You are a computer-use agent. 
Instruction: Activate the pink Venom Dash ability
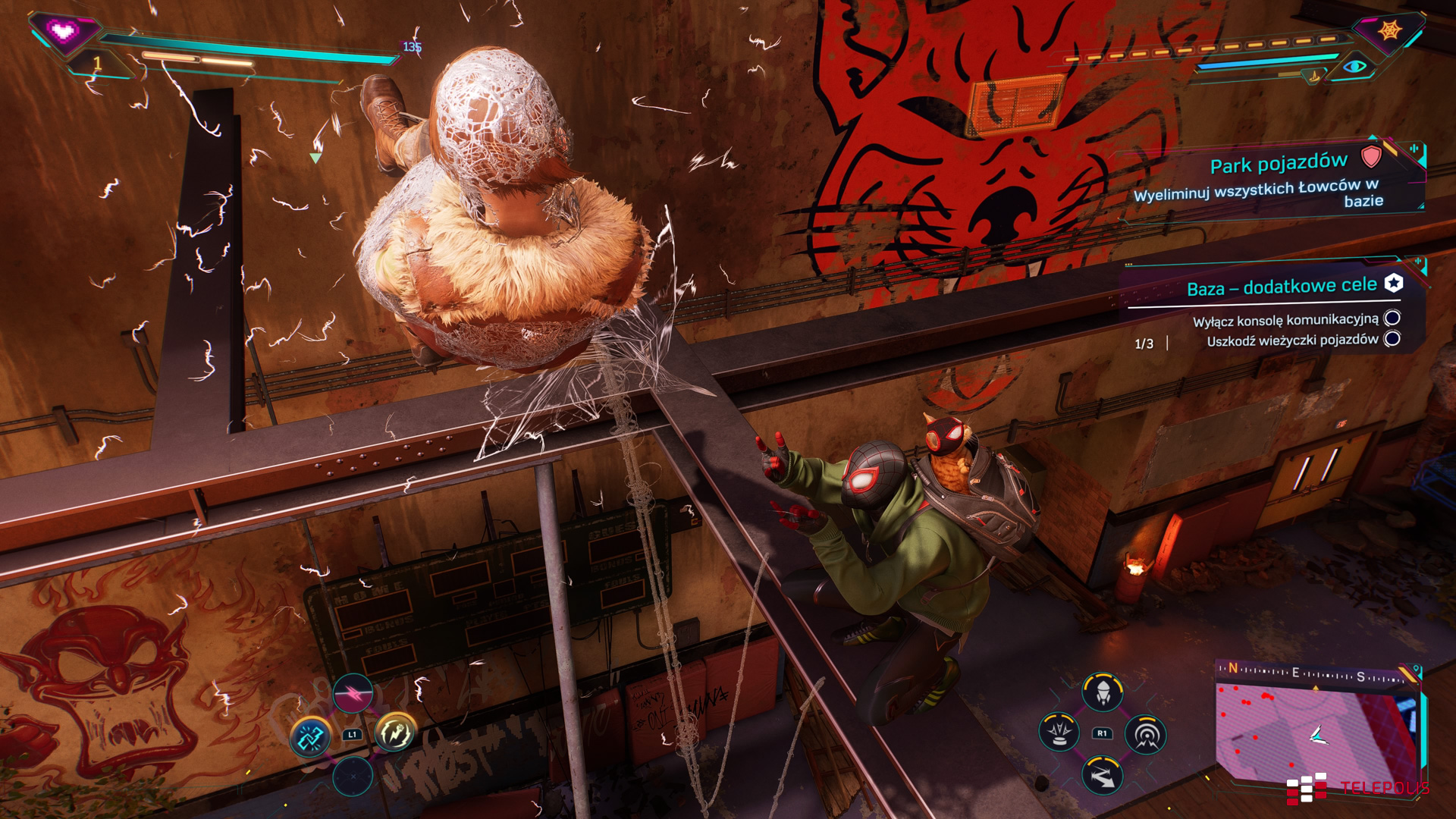[353, 692]
